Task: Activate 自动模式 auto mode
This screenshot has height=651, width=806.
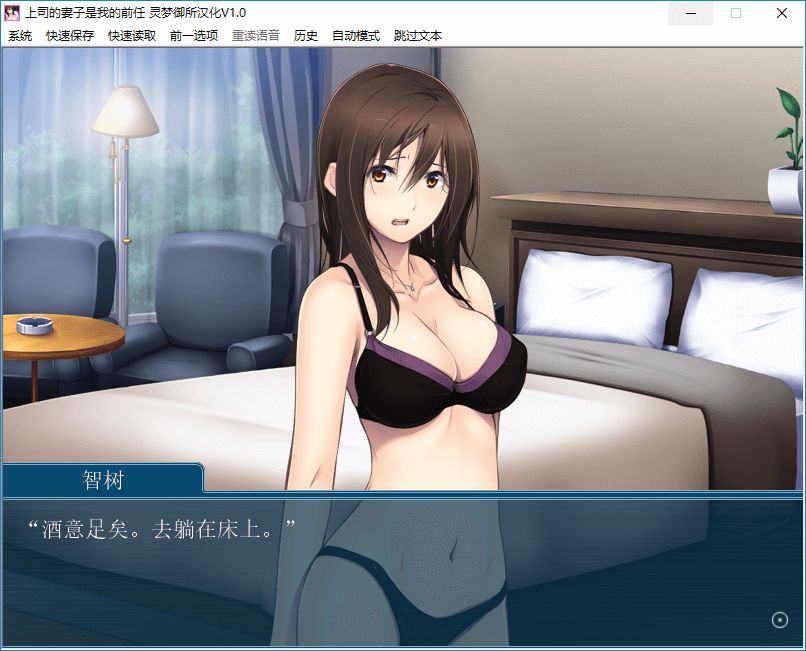Action: pos(356,35)
